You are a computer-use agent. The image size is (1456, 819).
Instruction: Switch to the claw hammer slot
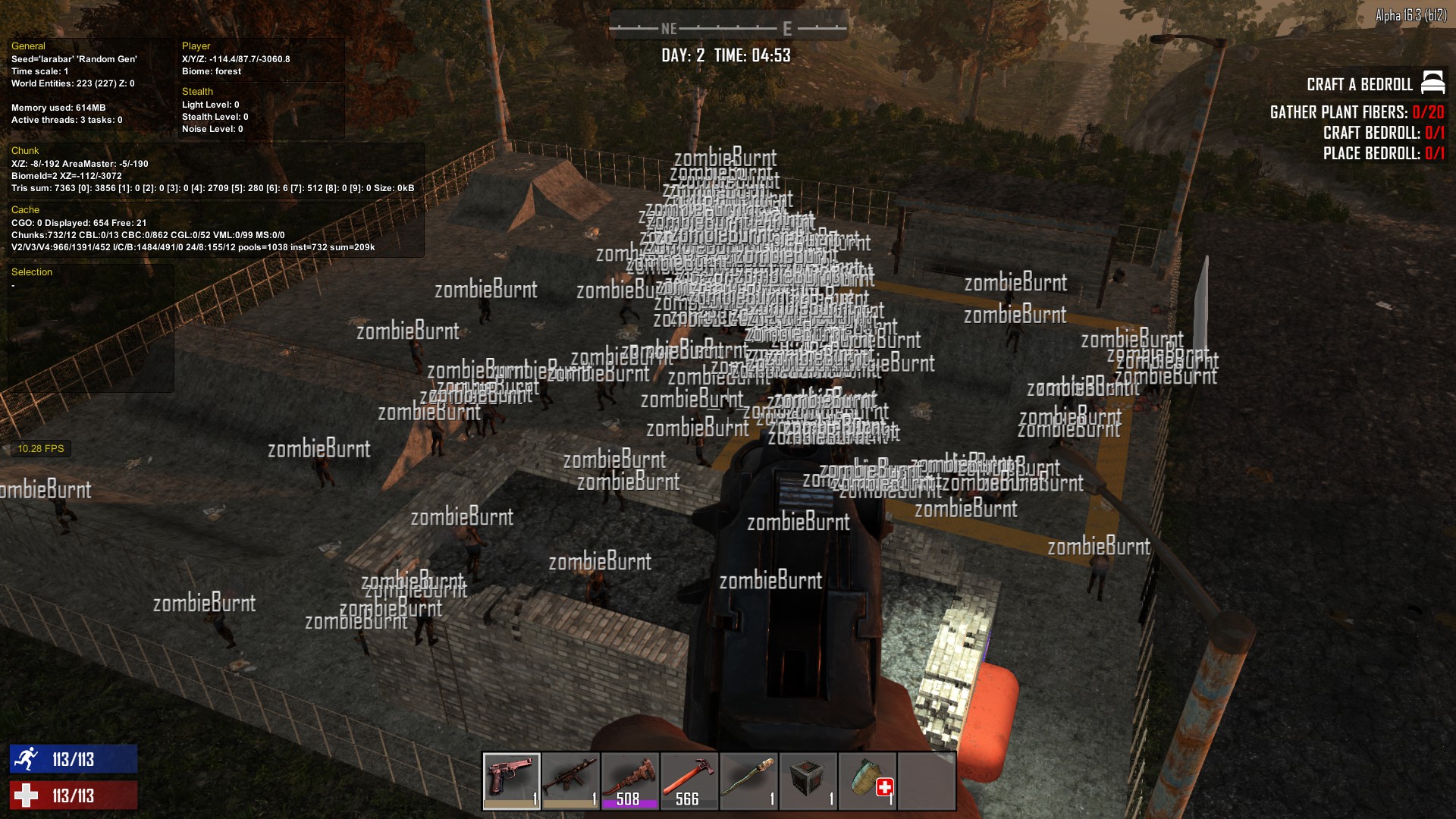[689, 780]
